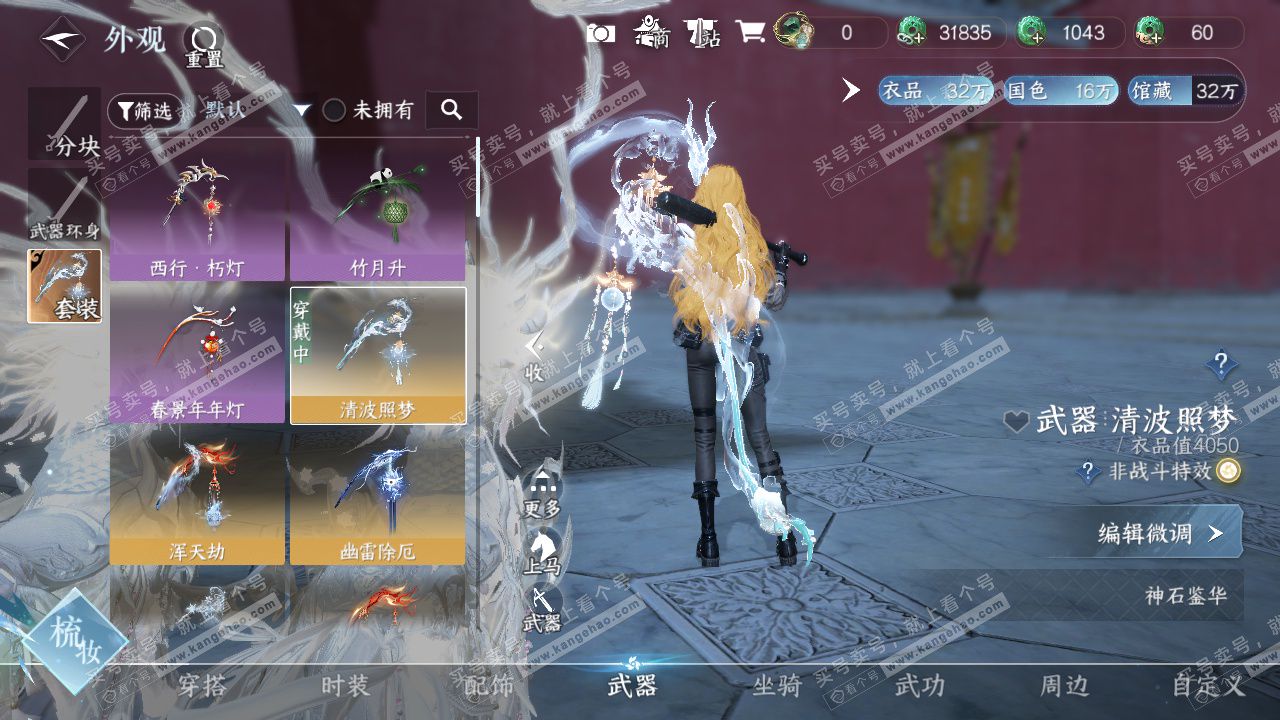
Task: Select the 西行·朽灯 weapon skin
Action: coord(198,212)
